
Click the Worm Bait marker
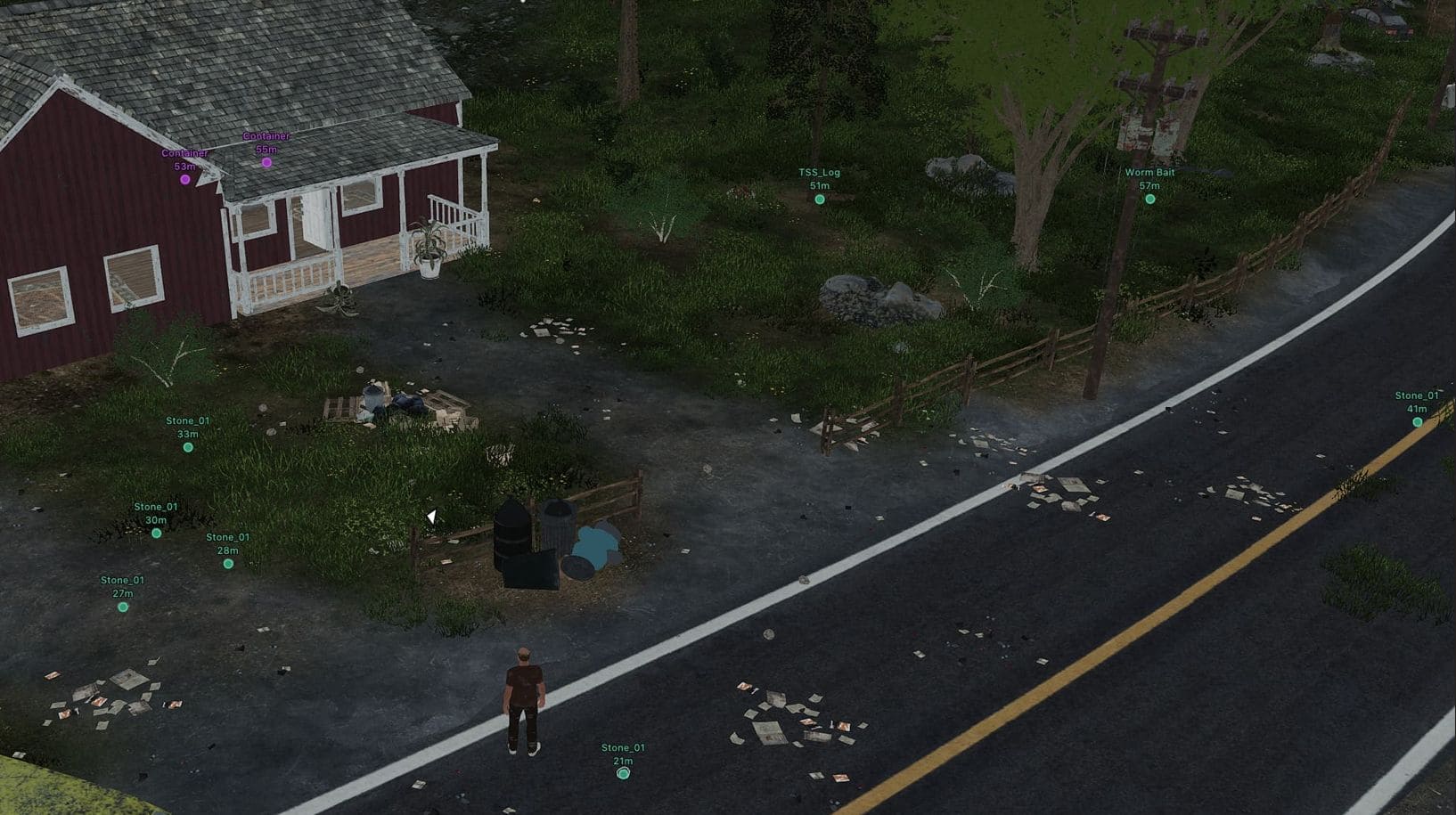[x=1149, y=200]
